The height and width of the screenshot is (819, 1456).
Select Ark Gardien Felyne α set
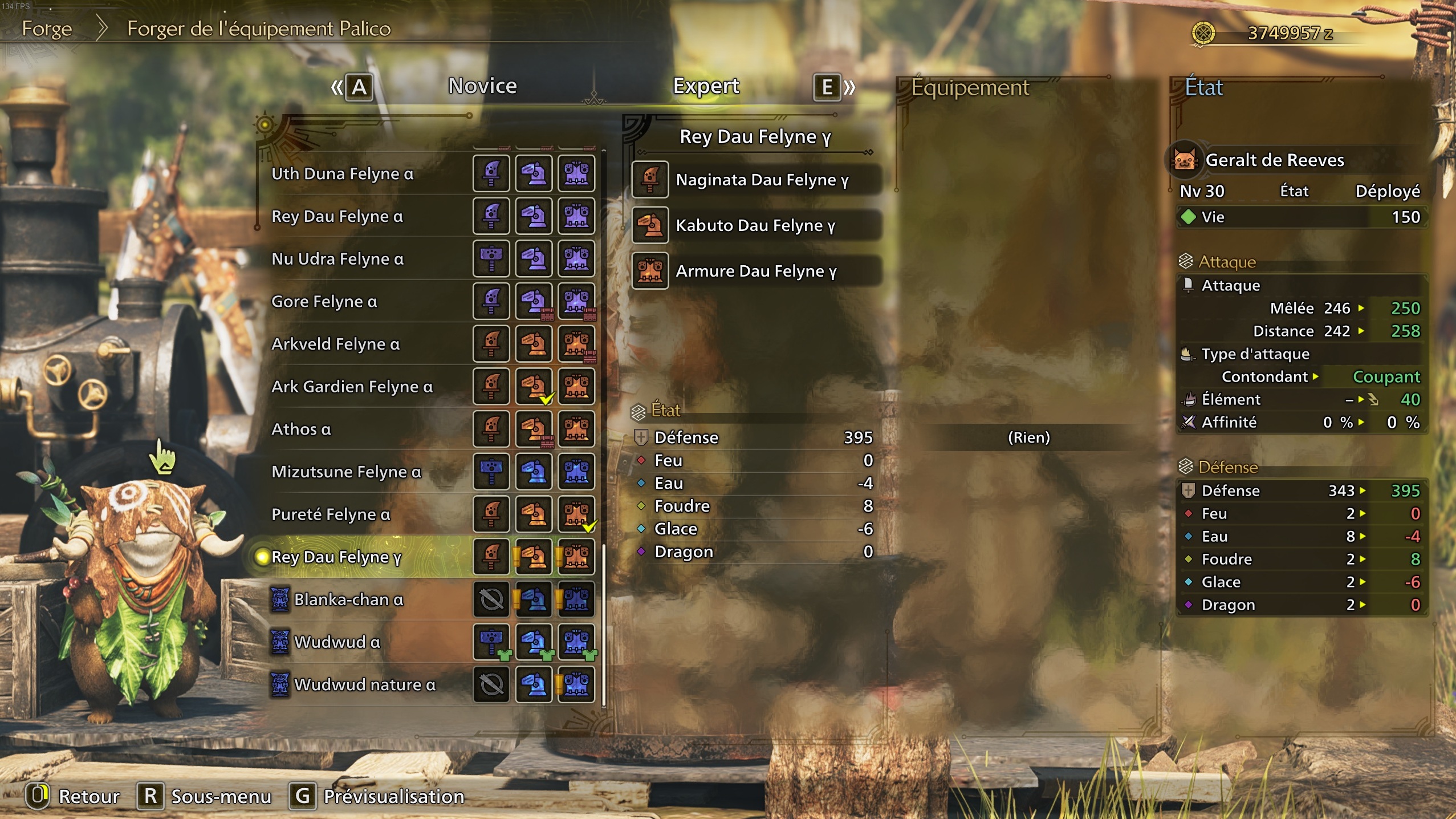(352, 387)
